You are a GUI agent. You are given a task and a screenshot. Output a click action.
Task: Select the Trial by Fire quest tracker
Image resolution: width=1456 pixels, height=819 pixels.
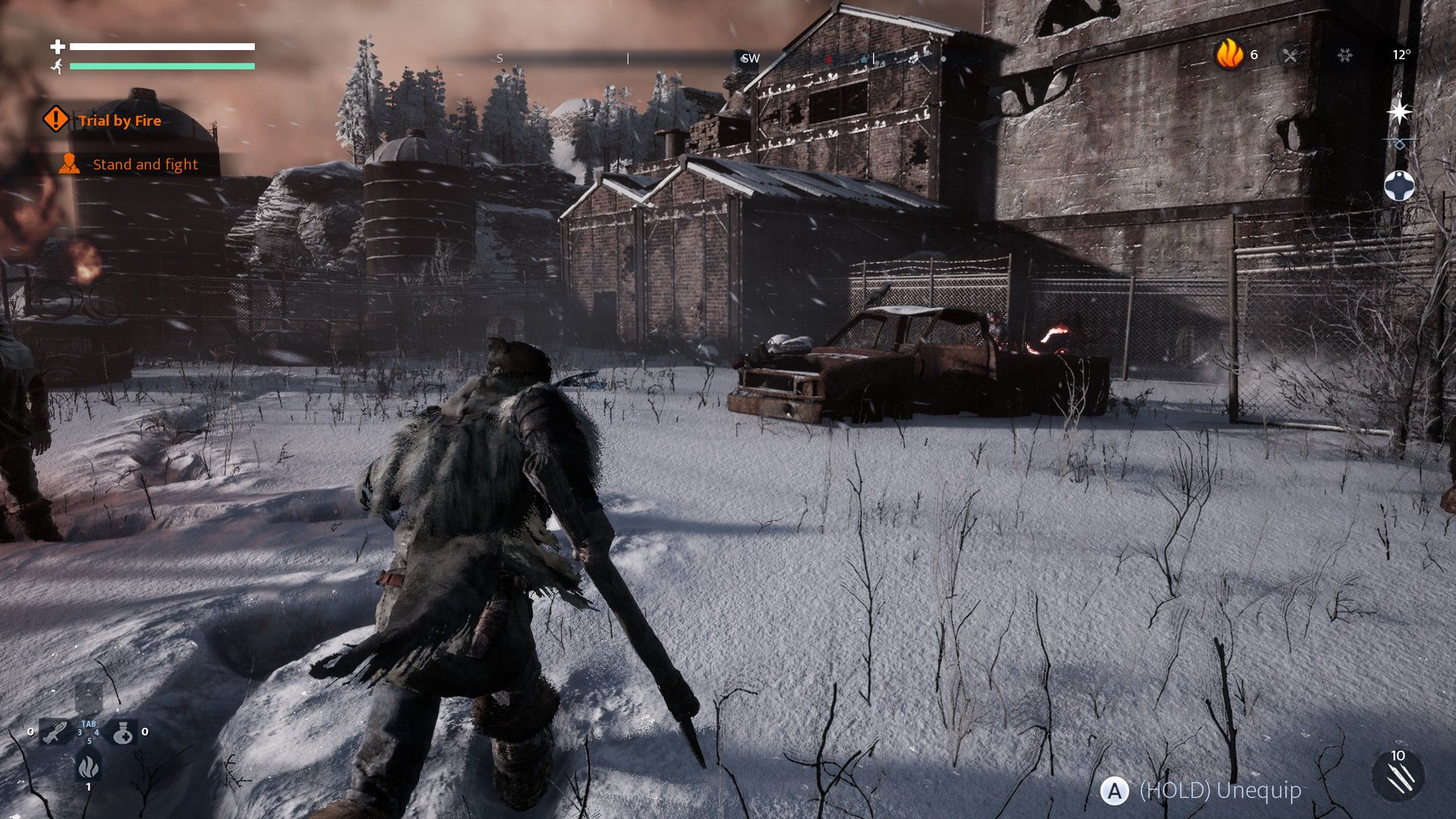[x=119, y=121]
